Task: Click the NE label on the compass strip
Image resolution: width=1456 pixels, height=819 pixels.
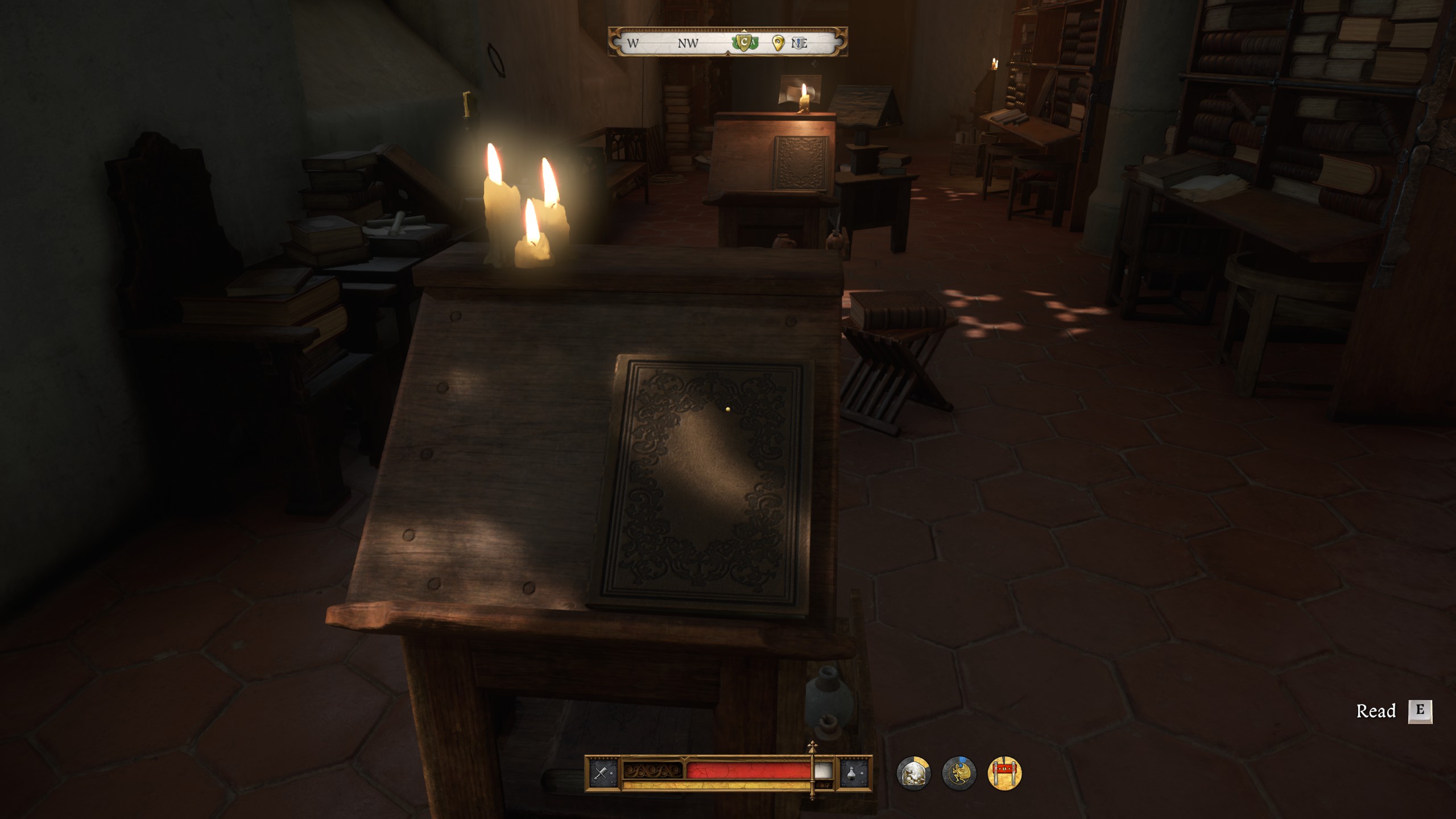Action: [804, 43]
